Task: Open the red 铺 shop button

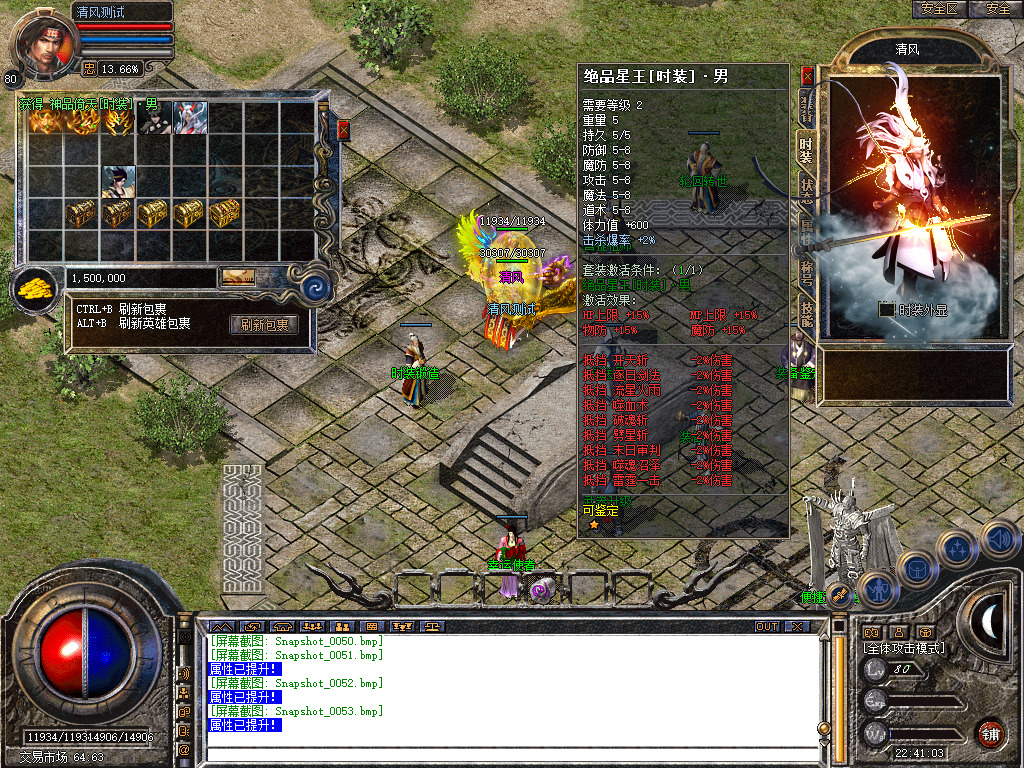Action: 991,733
